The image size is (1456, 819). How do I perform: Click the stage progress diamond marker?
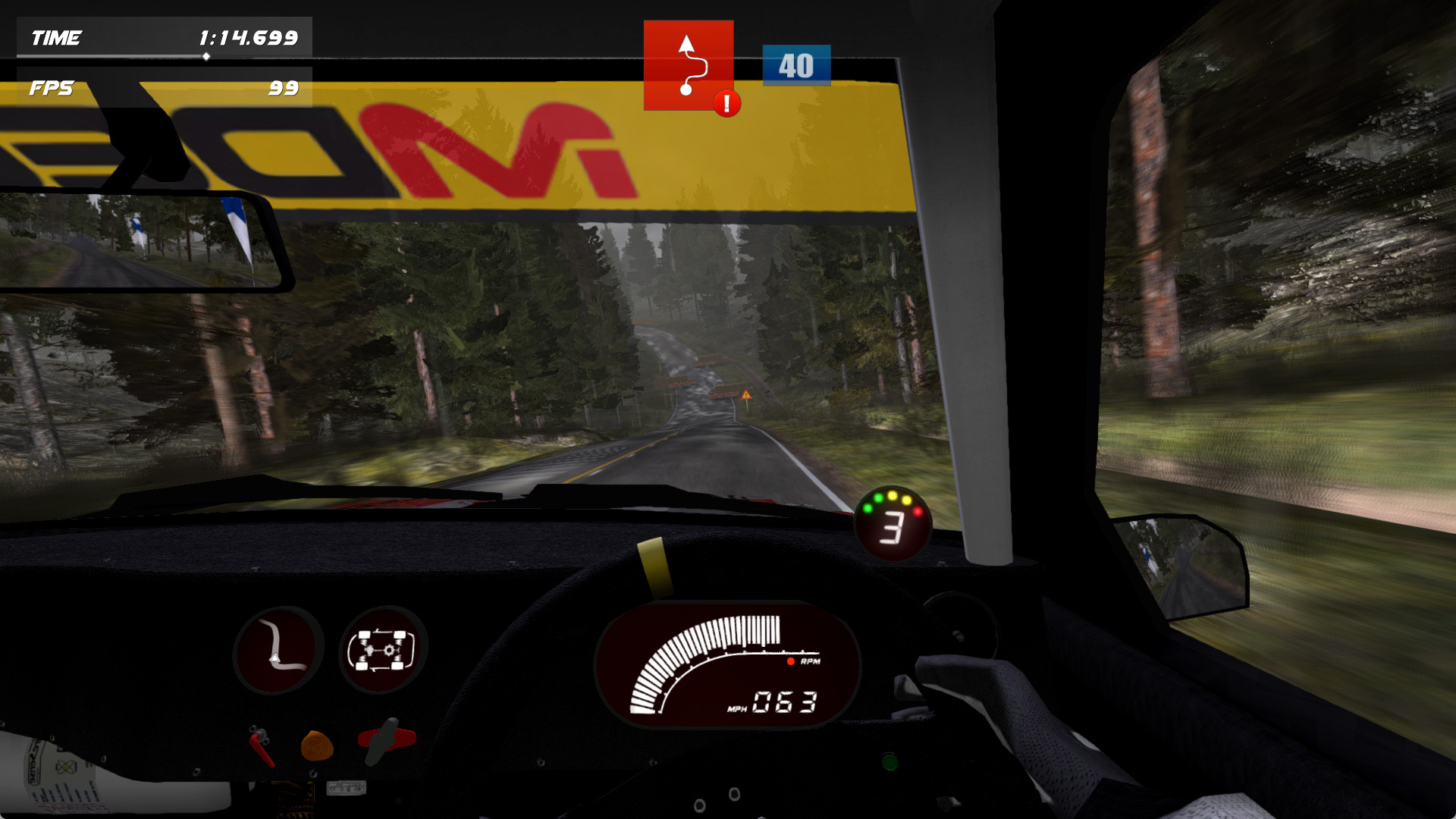pos(206,56)
